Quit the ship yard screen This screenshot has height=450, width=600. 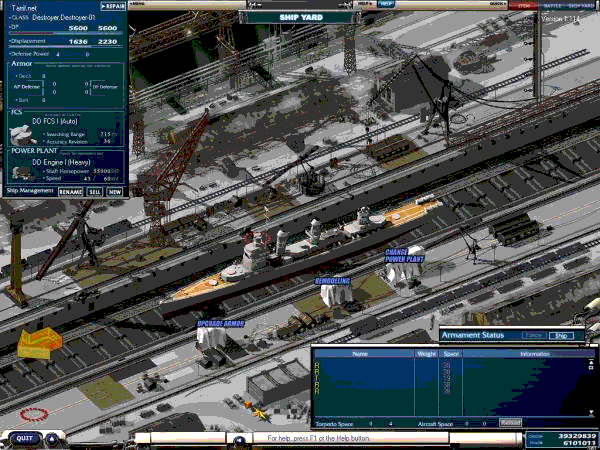(x=24, y=438)
